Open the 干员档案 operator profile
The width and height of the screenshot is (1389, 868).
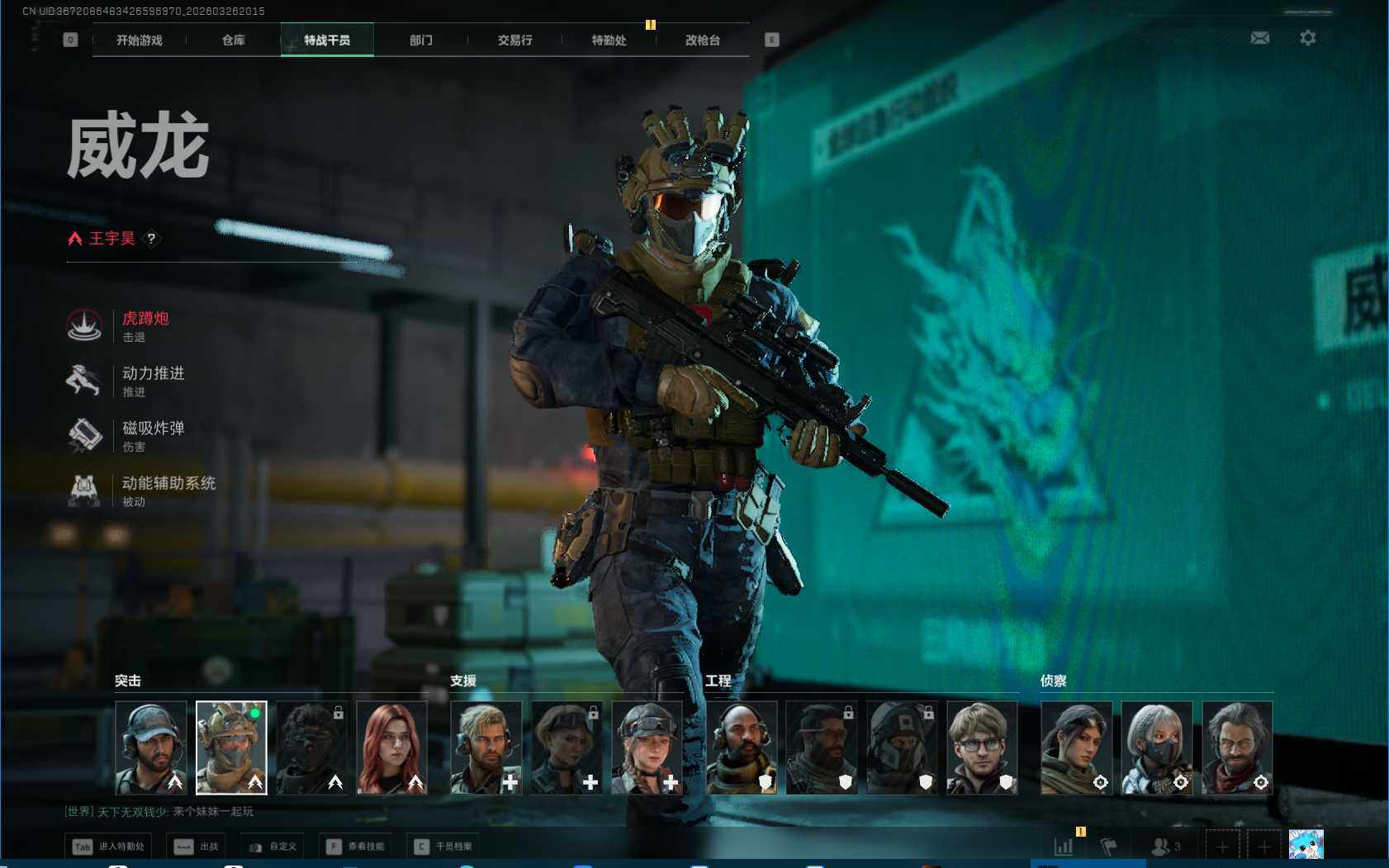click(x=444, y=847)
